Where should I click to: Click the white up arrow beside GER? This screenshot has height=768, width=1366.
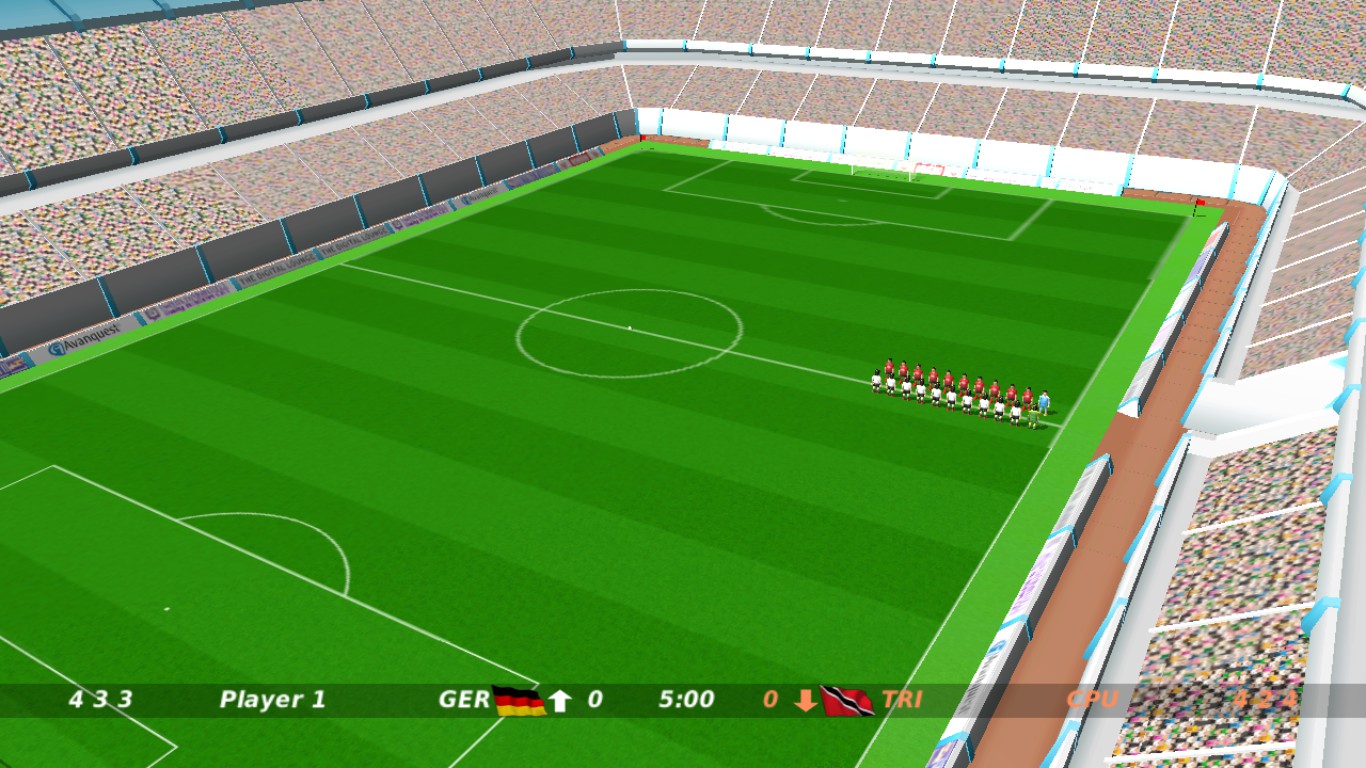[560, 701]
